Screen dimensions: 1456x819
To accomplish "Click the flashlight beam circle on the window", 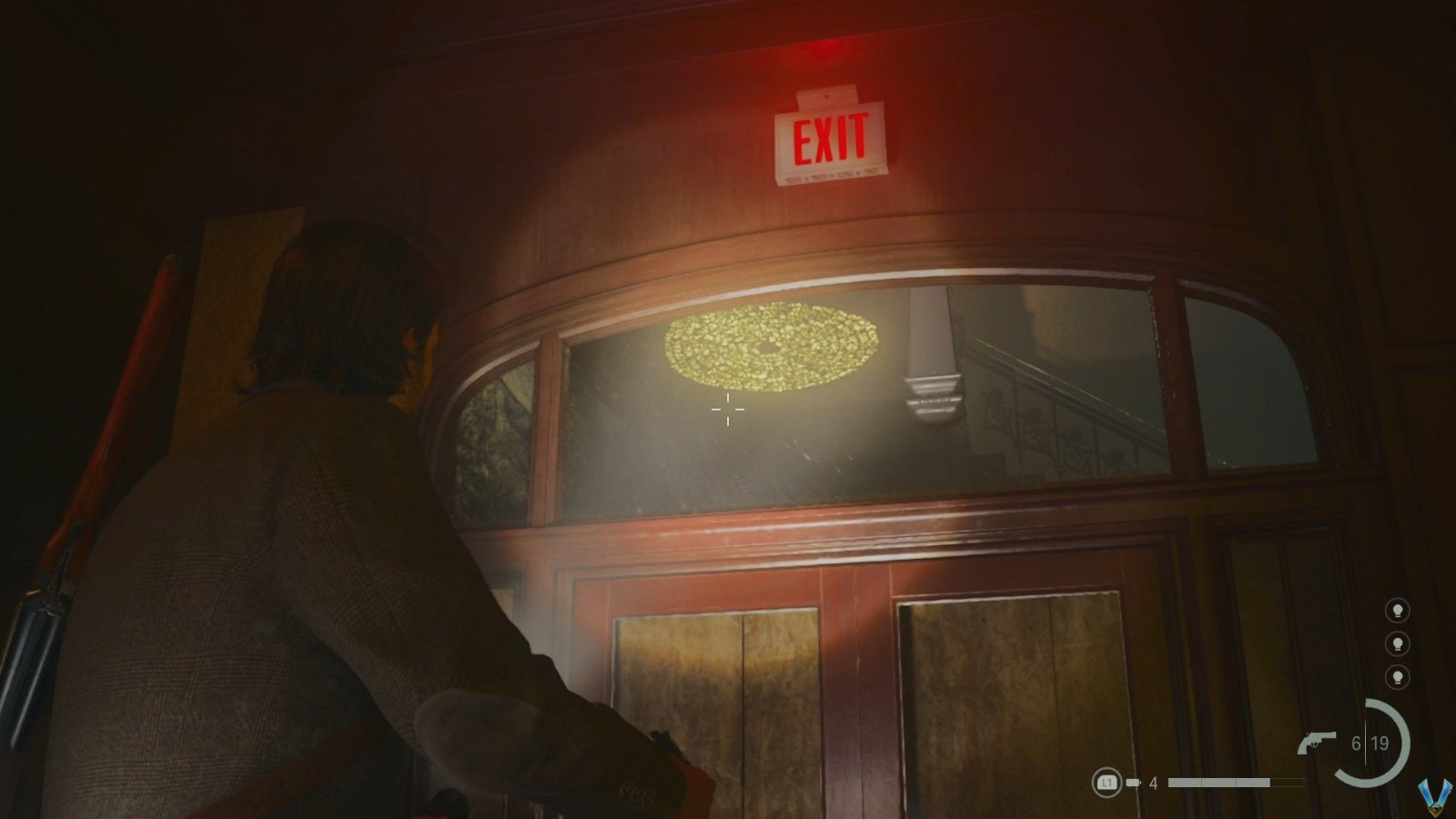I will [769, 348].
